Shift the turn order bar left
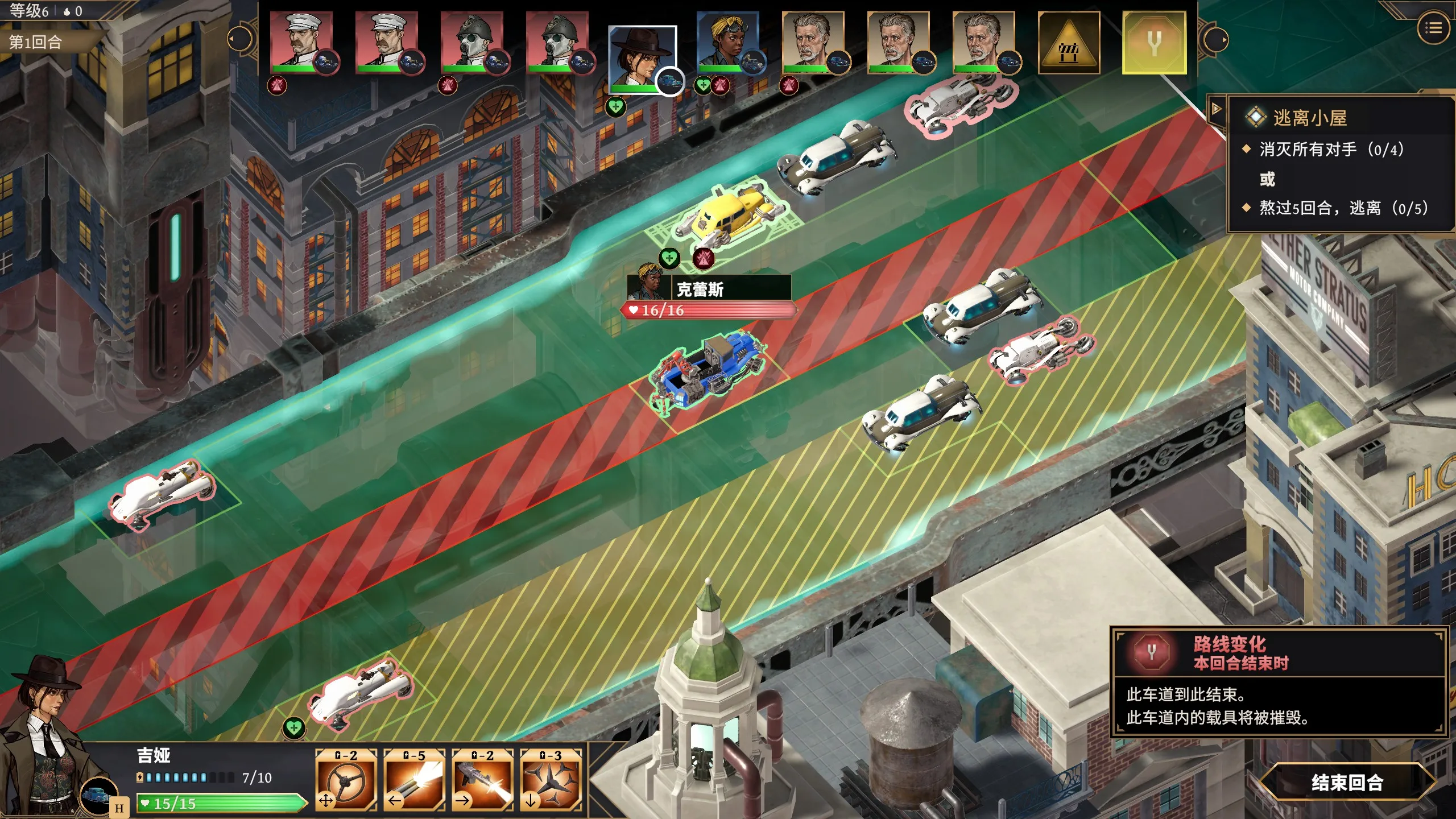The height and width of the screenshot is (819, 1456). (239, 39)
